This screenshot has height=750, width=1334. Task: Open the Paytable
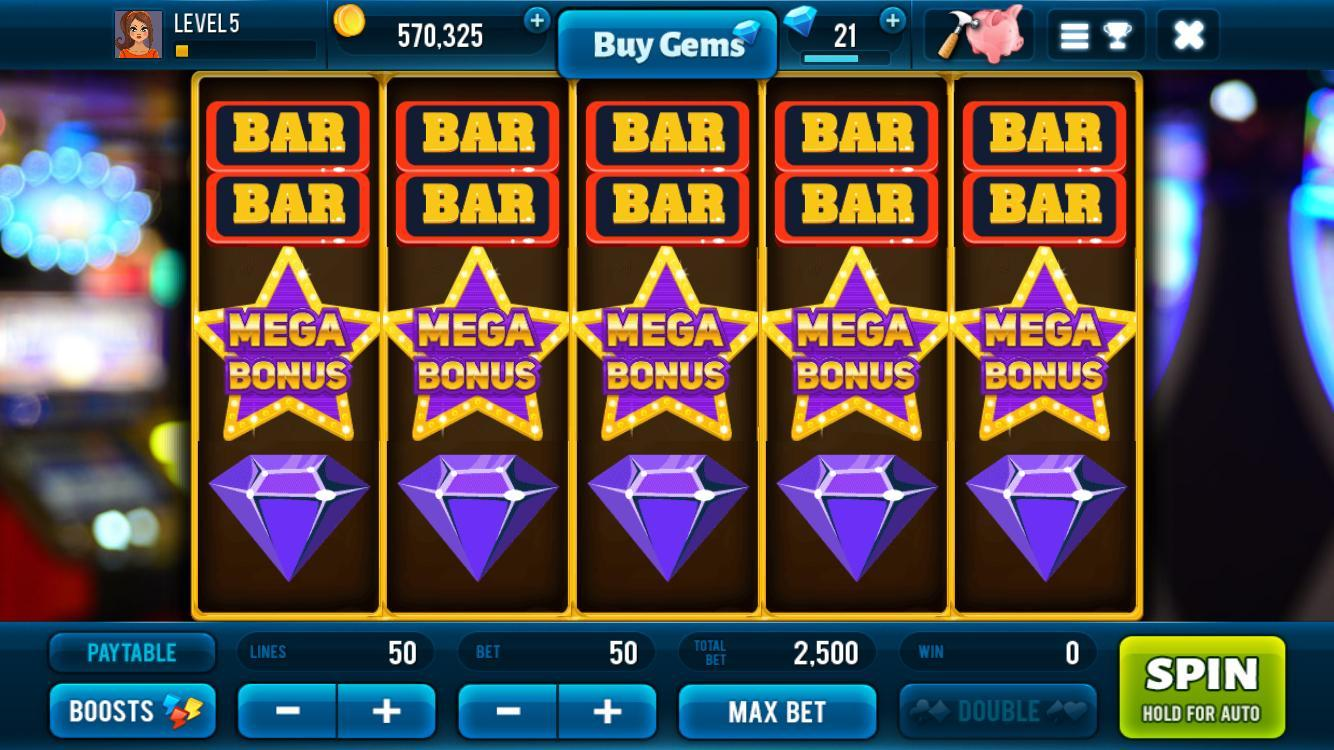131,653
